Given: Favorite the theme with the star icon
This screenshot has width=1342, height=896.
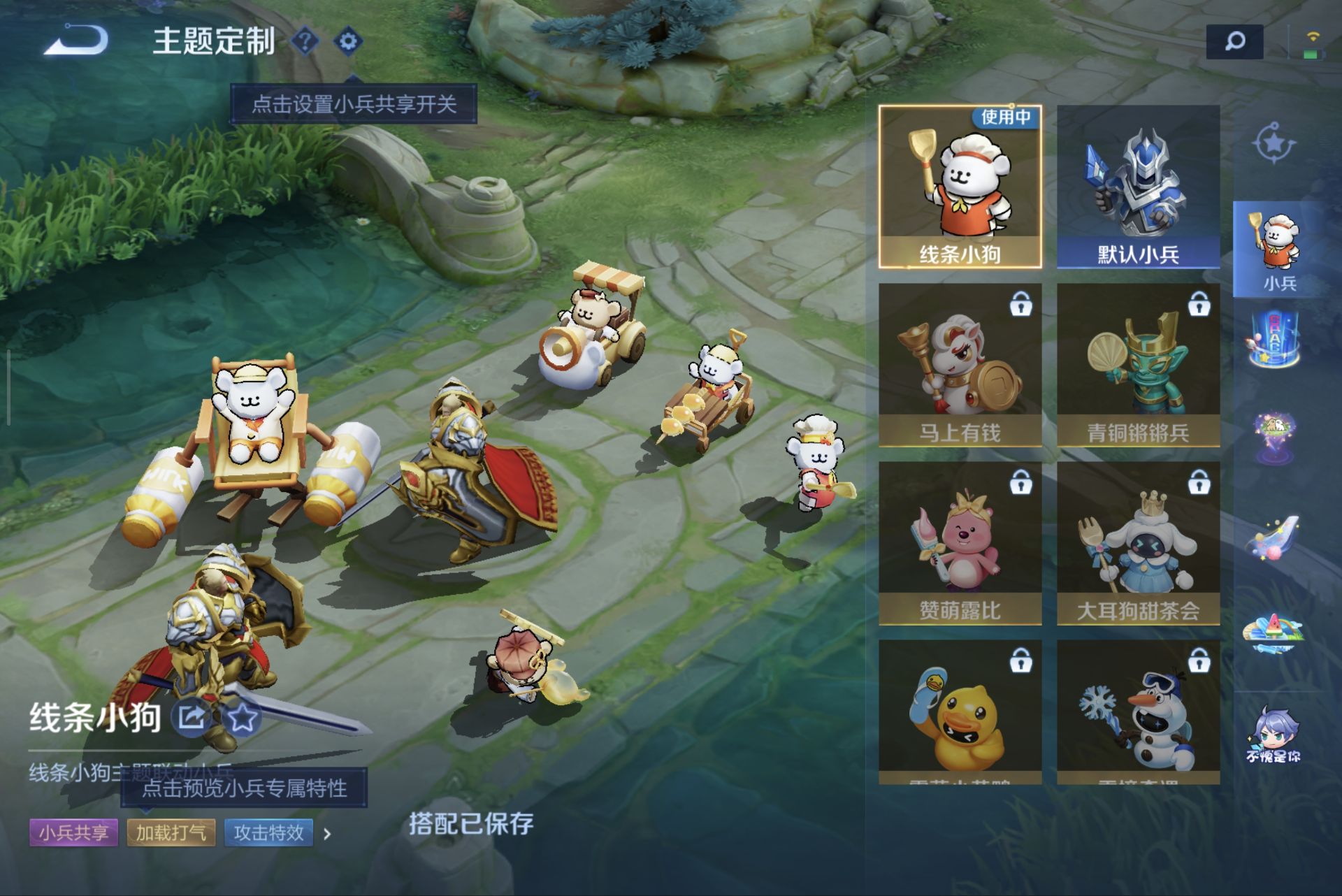Looking at the screenshot, I should click(242, 717).
